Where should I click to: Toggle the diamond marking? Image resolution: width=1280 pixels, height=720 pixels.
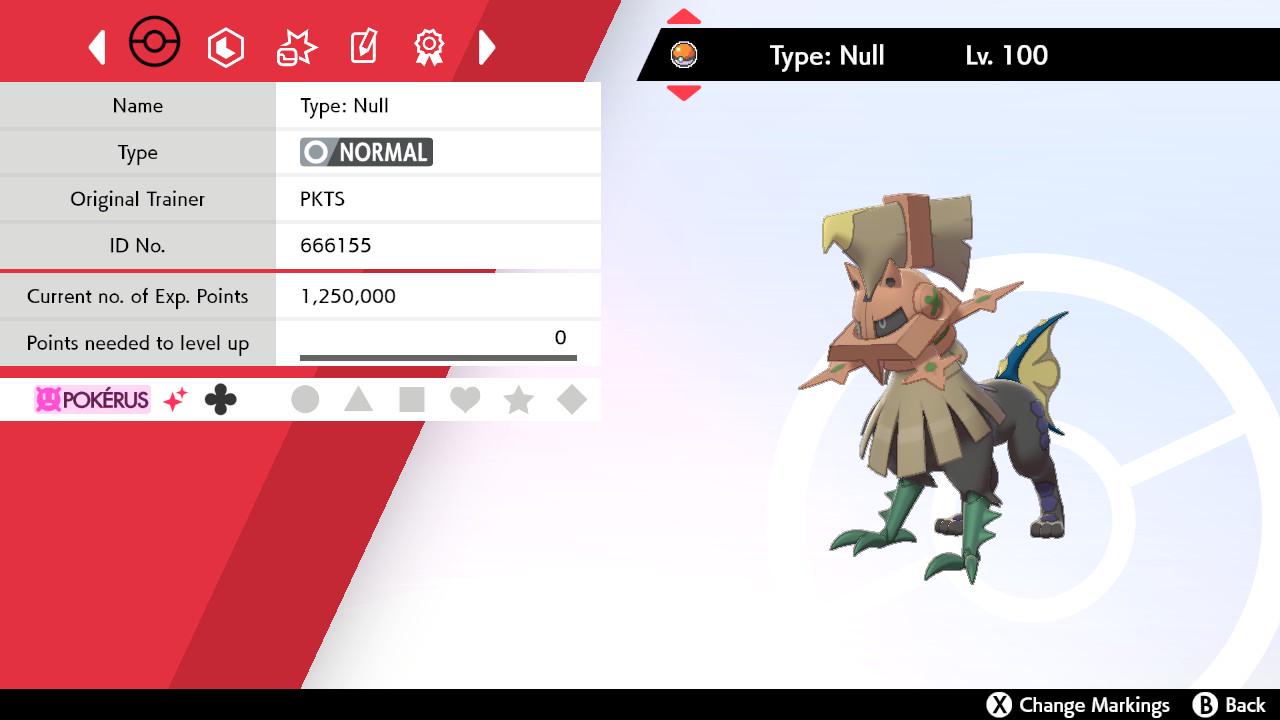571,400
